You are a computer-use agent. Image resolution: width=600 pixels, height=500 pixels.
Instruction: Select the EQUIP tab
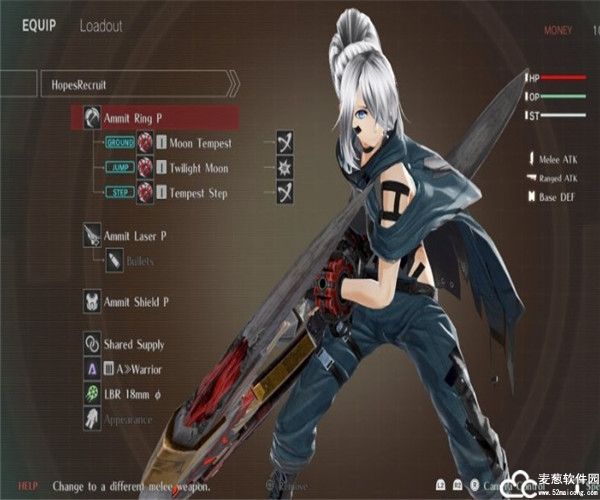pos(40,27)
